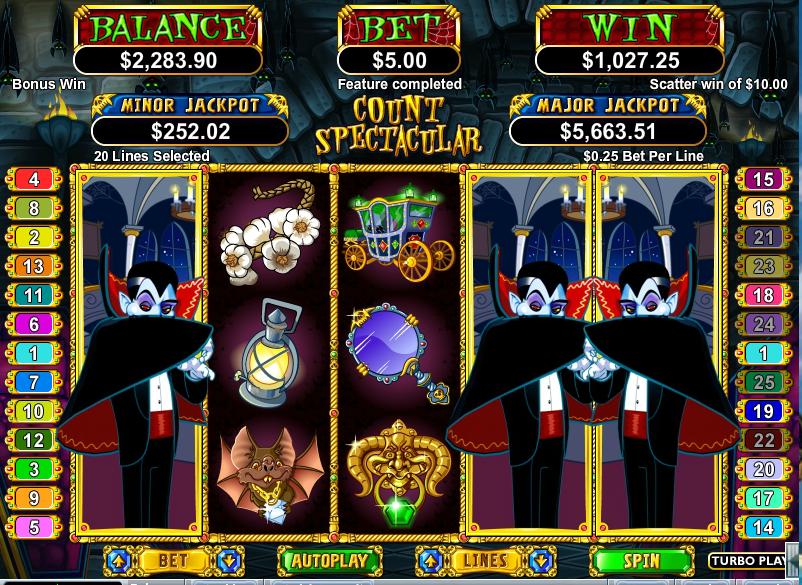
Task: Click the payline 10 marker
Action: pyautogui.click(x=35, y=411)
